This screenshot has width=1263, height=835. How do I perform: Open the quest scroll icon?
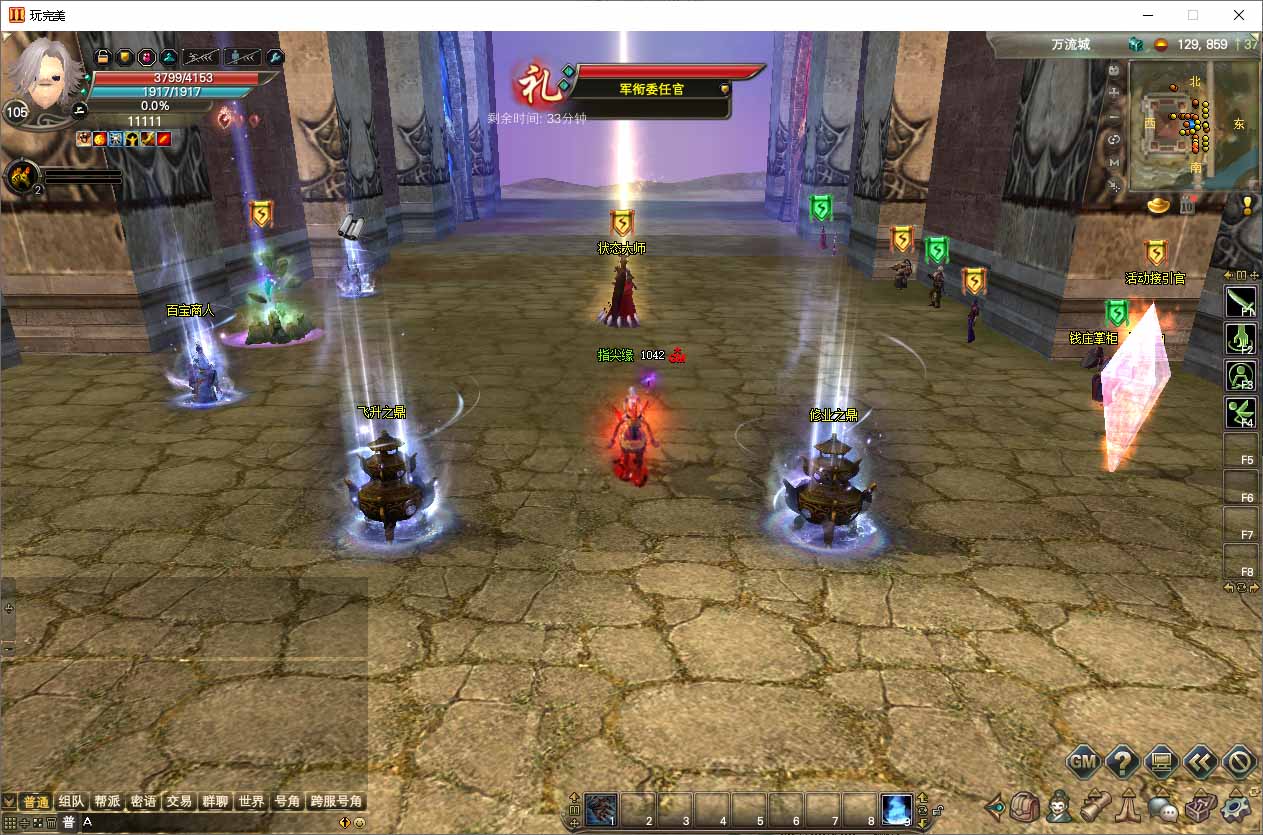[1095, 806]
